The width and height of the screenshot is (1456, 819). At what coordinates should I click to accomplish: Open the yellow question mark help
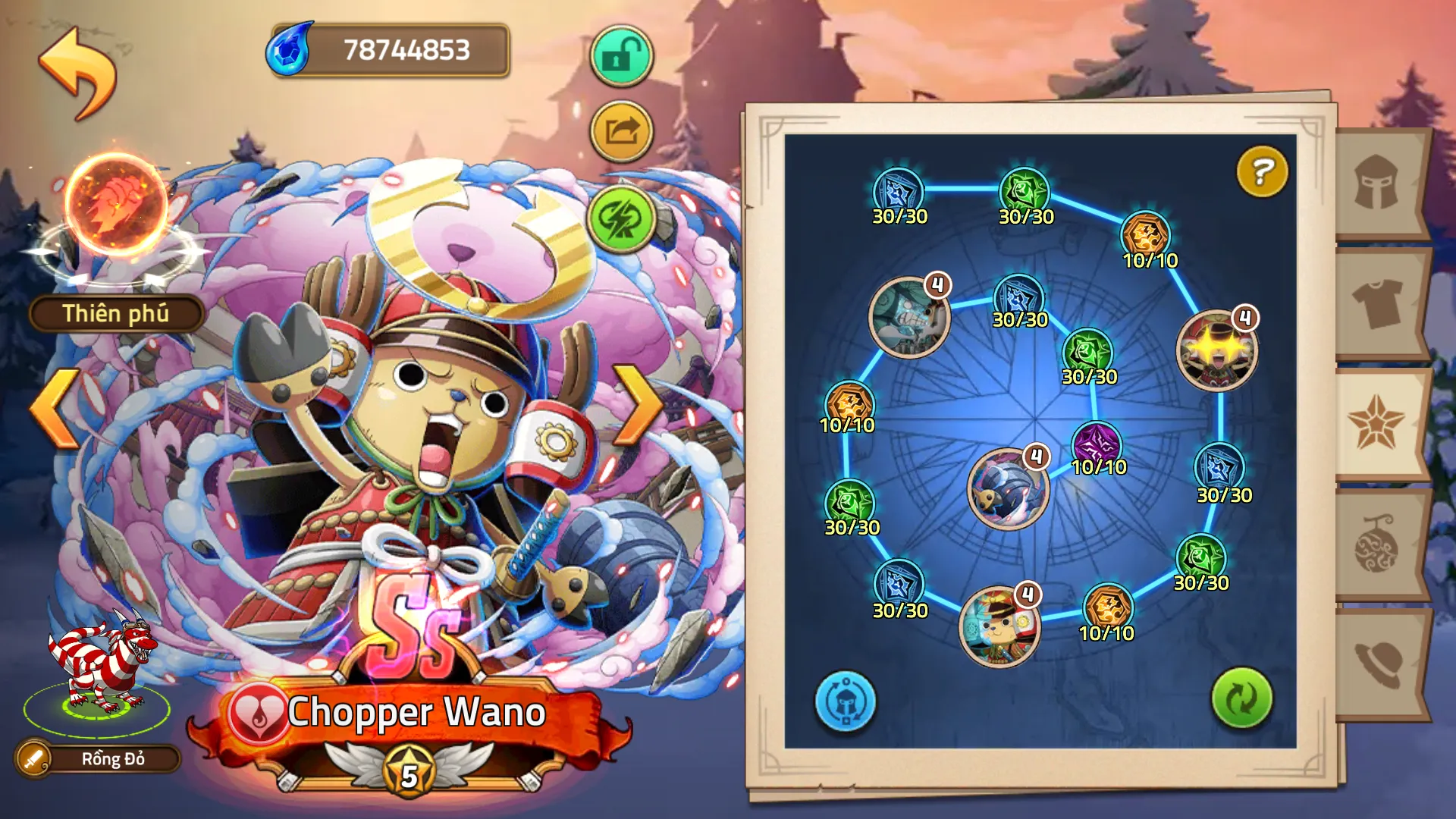point(1262,172)
